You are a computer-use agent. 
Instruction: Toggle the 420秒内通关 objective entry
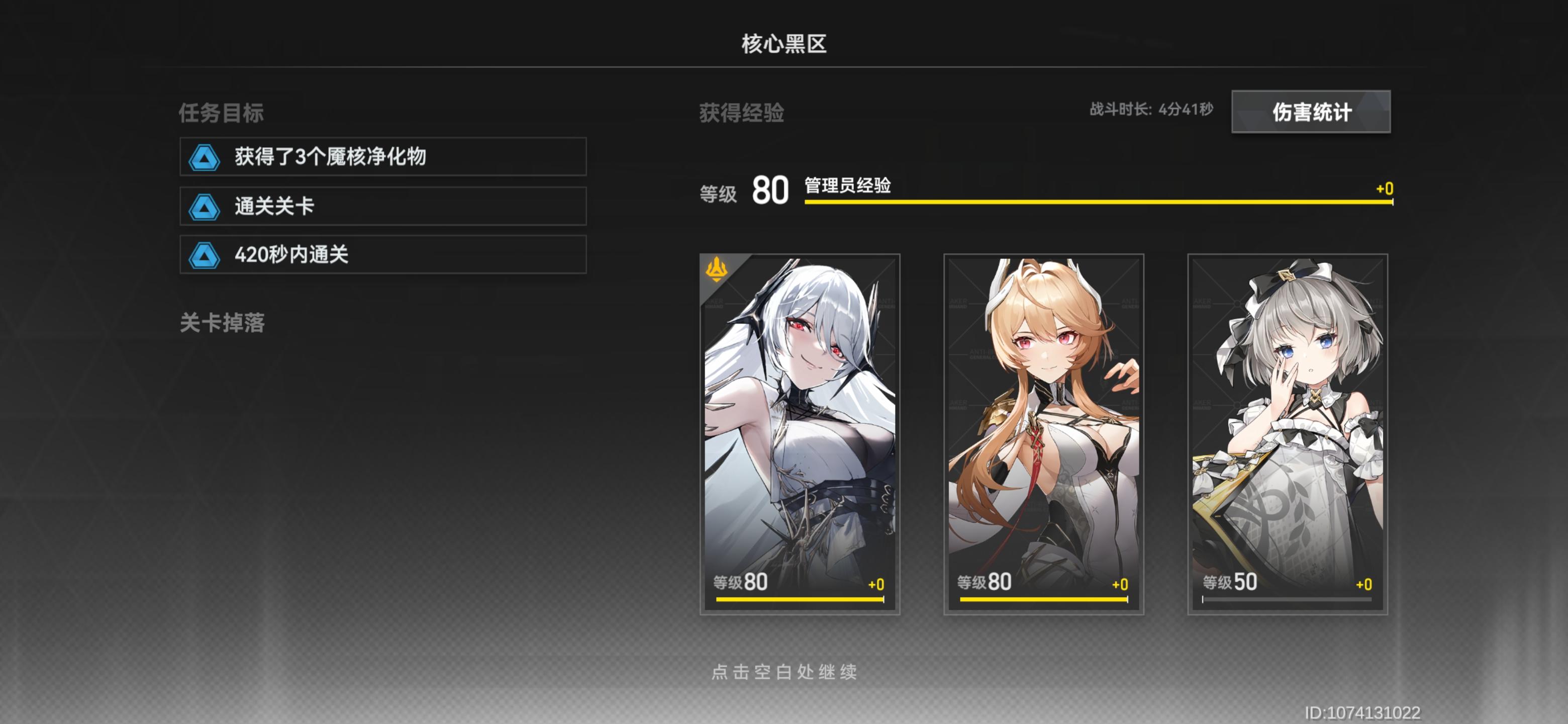pyautogui.click(x=382, y=256)
